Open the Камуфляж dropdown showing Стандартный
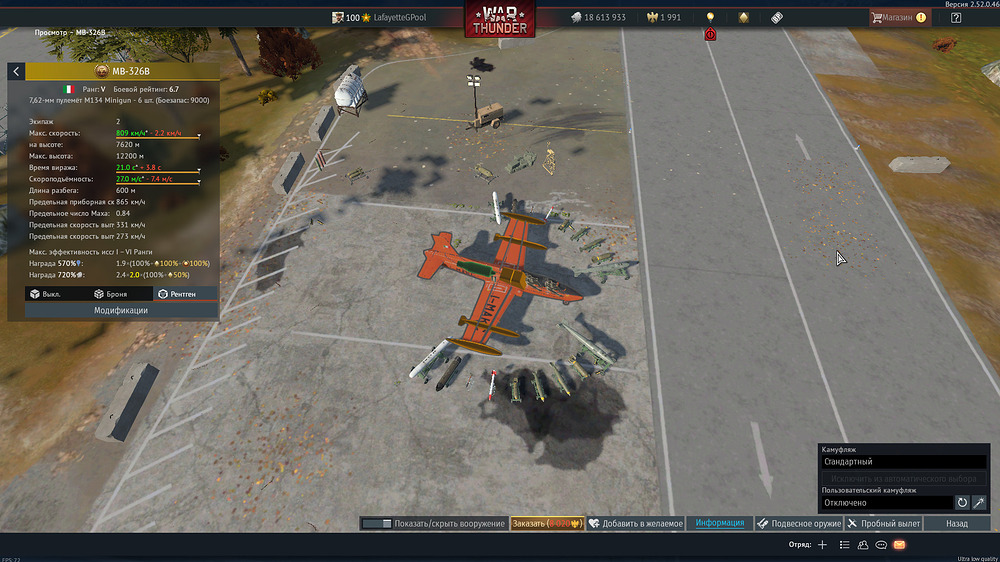Viewport: 1000px width, 562px height. [x=904, y=462]
